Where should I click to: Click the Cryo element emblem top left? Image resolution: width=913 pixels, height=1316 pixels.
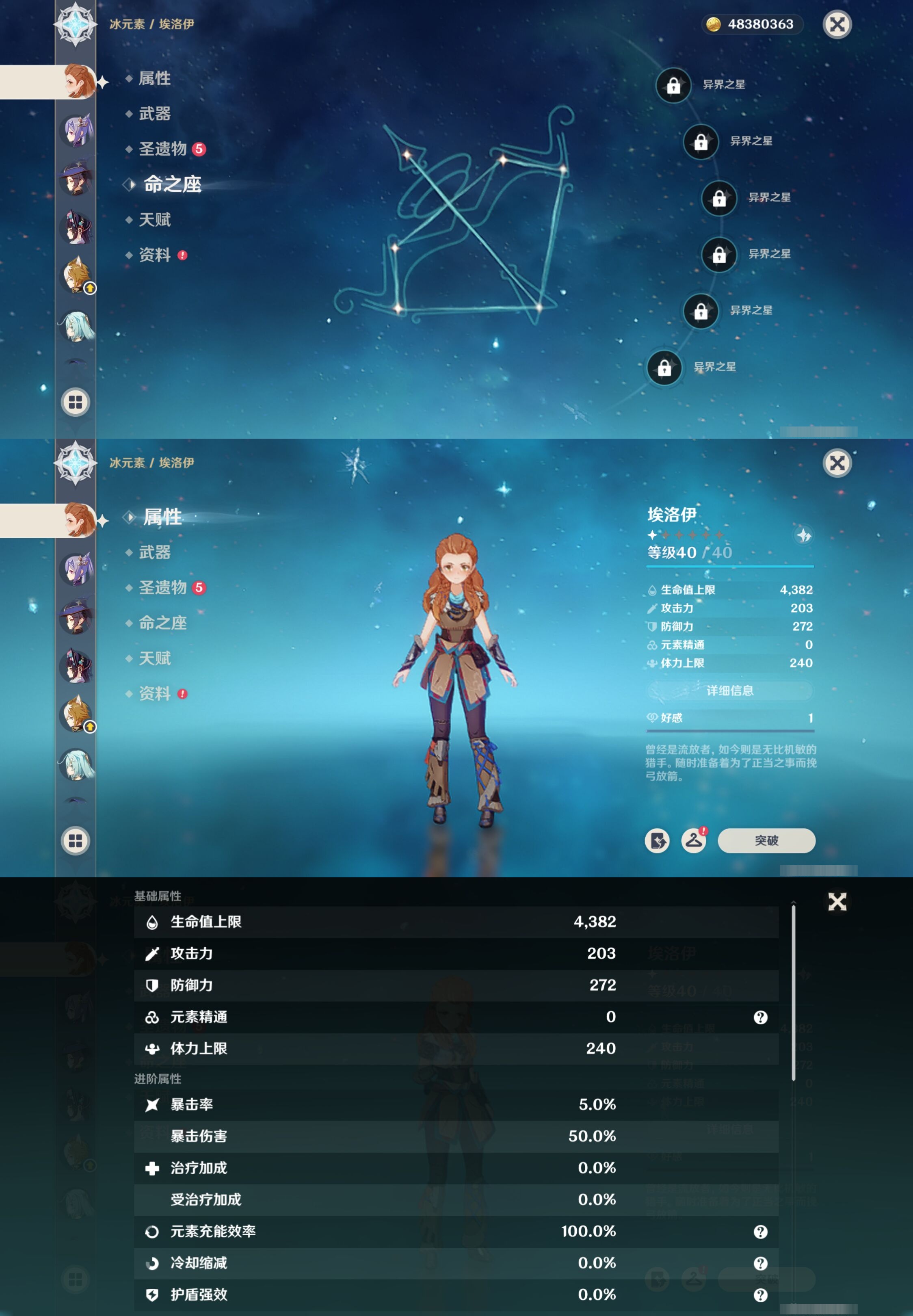point(75,25)
